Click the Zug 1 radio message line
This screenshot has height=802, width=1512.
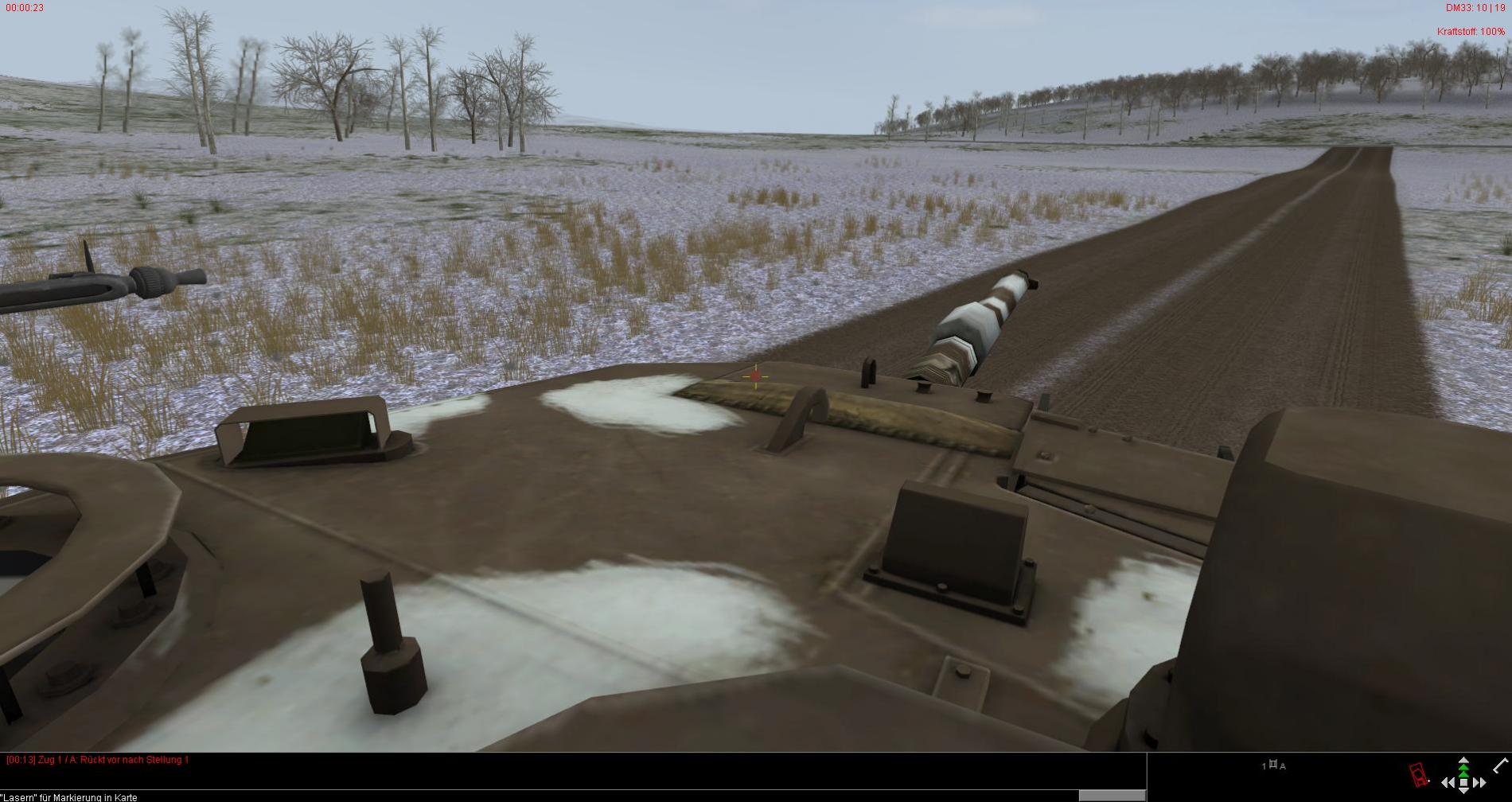click(98, 760)
